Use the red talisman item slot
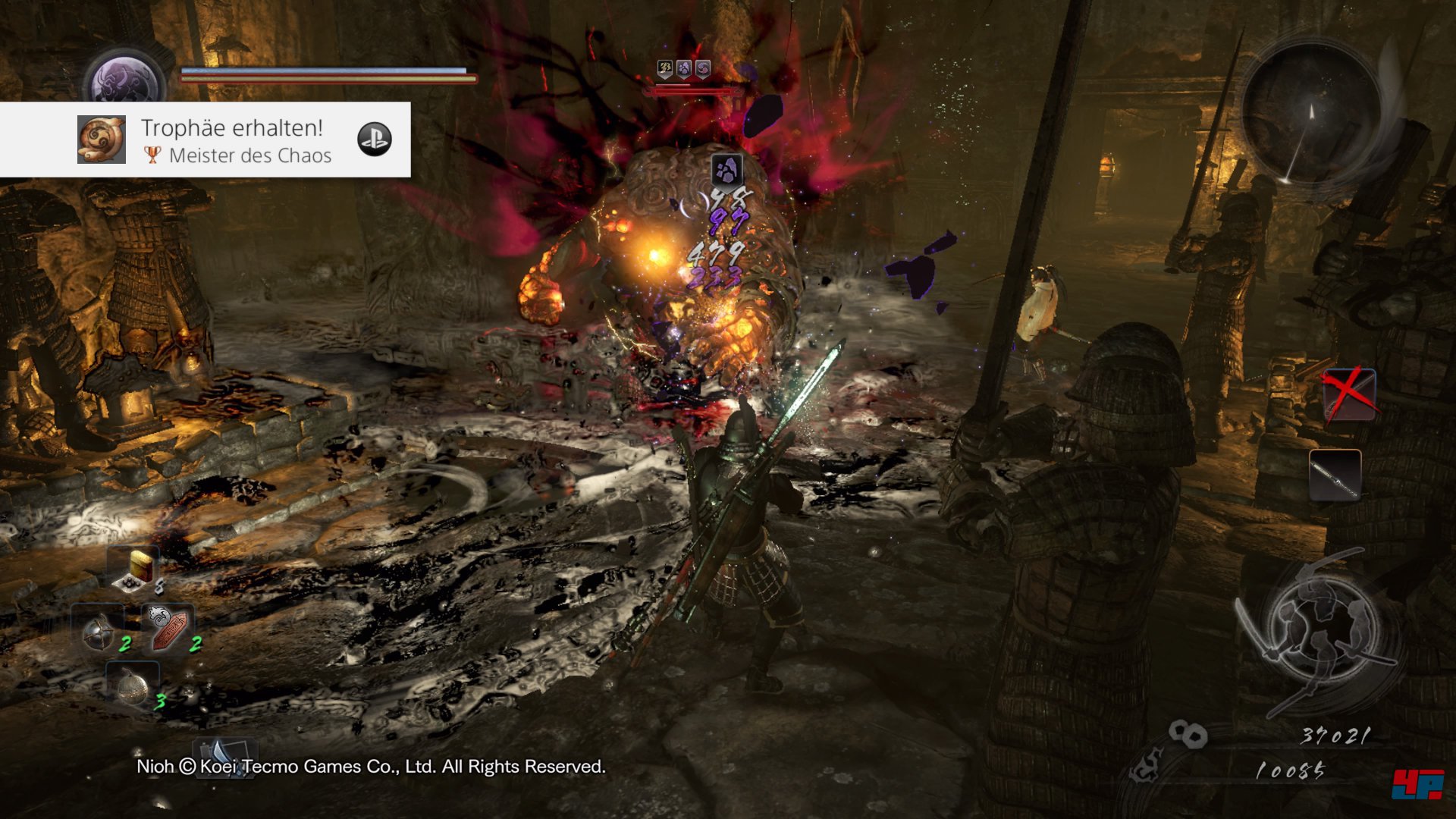The image size is (1456, 819). pos(168,628)
